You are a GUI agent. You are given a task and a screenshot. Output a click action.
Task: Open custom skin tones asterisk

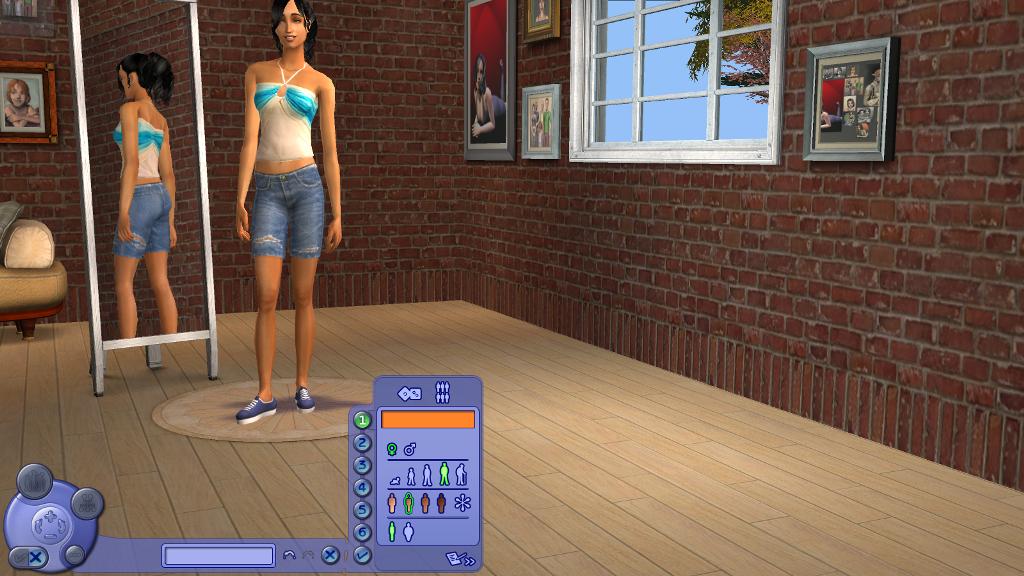tap(462, 502)
